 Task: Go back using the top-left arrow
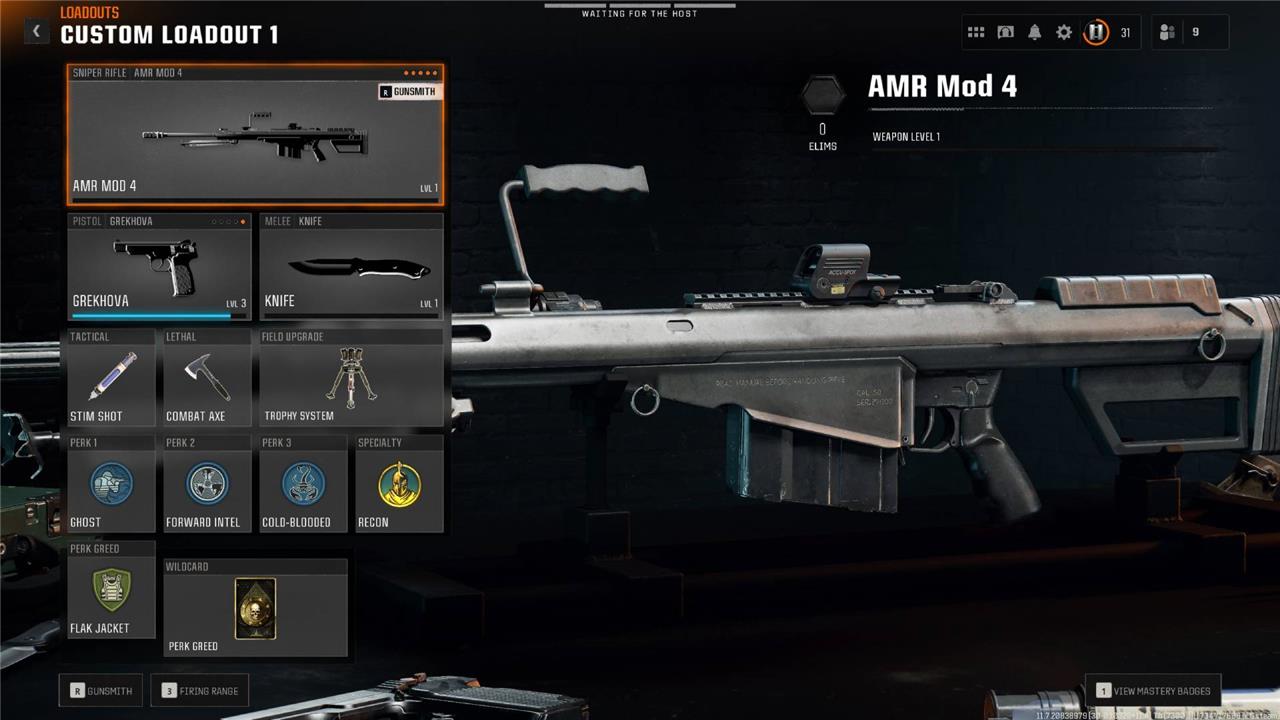(37, 32)
